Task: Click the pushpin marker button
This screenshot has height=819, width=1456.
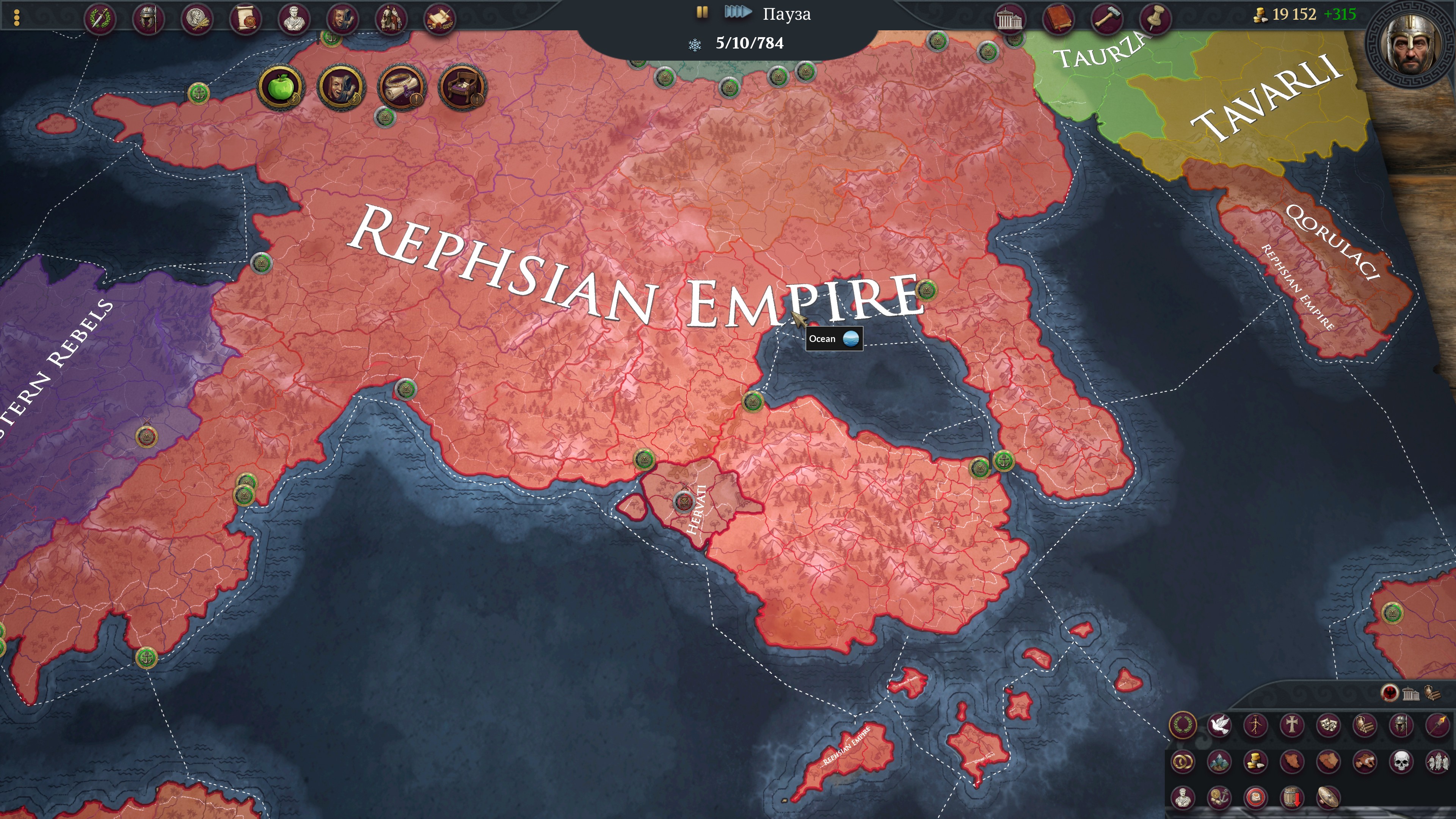Action: click(1155, 19)
